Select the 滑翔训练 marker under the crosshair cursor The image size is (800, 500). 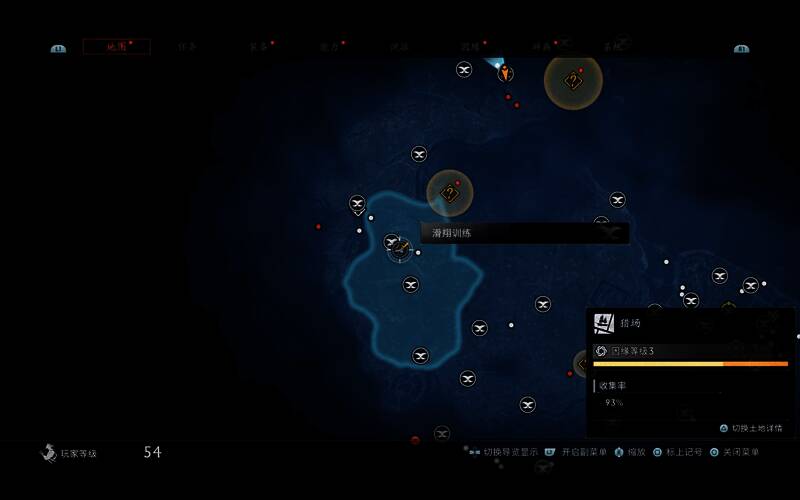(x=400, y=247)
